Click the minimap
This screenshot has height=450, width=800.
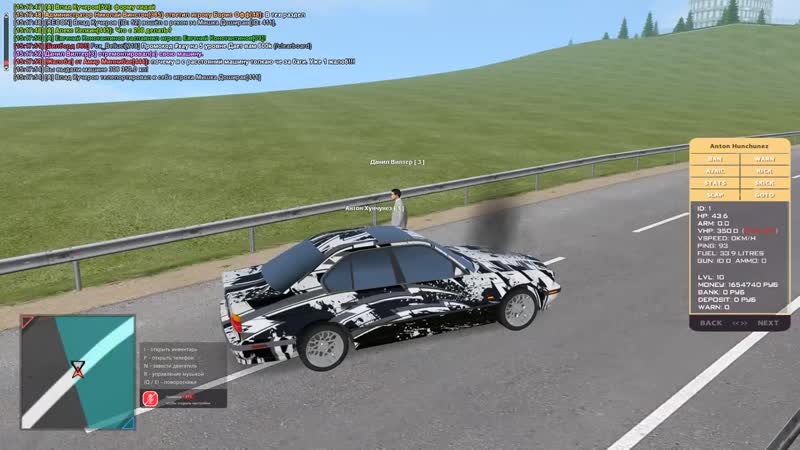[x=77, y=372]
